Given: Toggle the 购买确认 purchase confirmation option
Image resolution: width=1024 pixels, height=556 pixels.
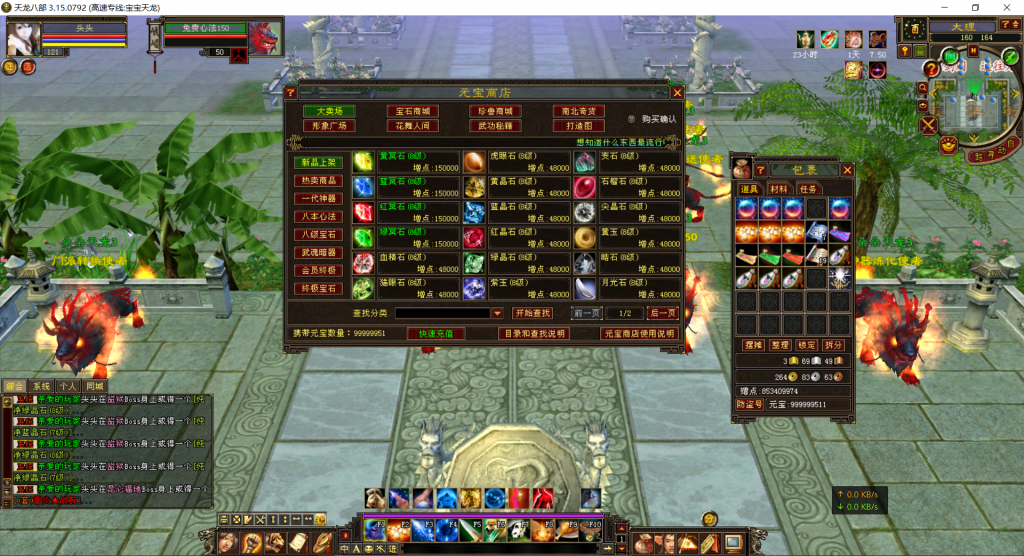Looking at the screenshot, I should [632, 119].
